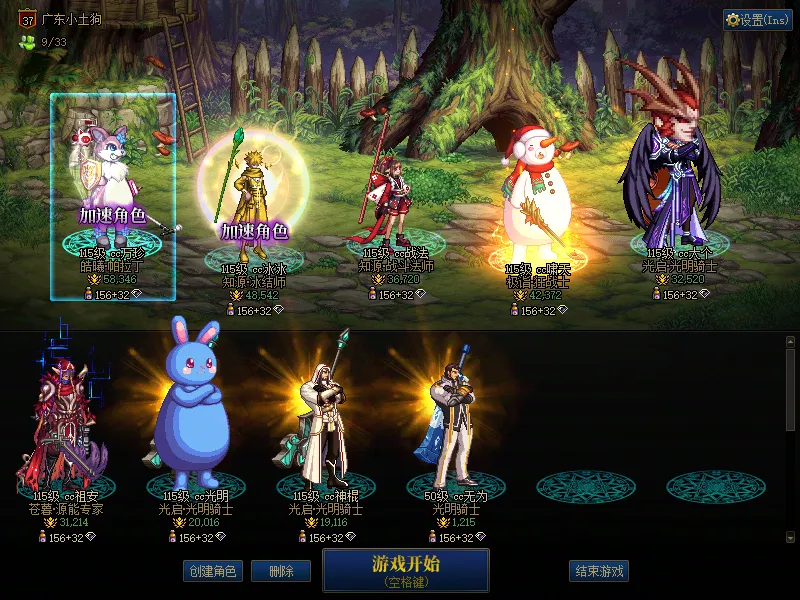Click 结束游戏 to exit the game
Viewport: 800px width, 600px height.
point(599,571)
